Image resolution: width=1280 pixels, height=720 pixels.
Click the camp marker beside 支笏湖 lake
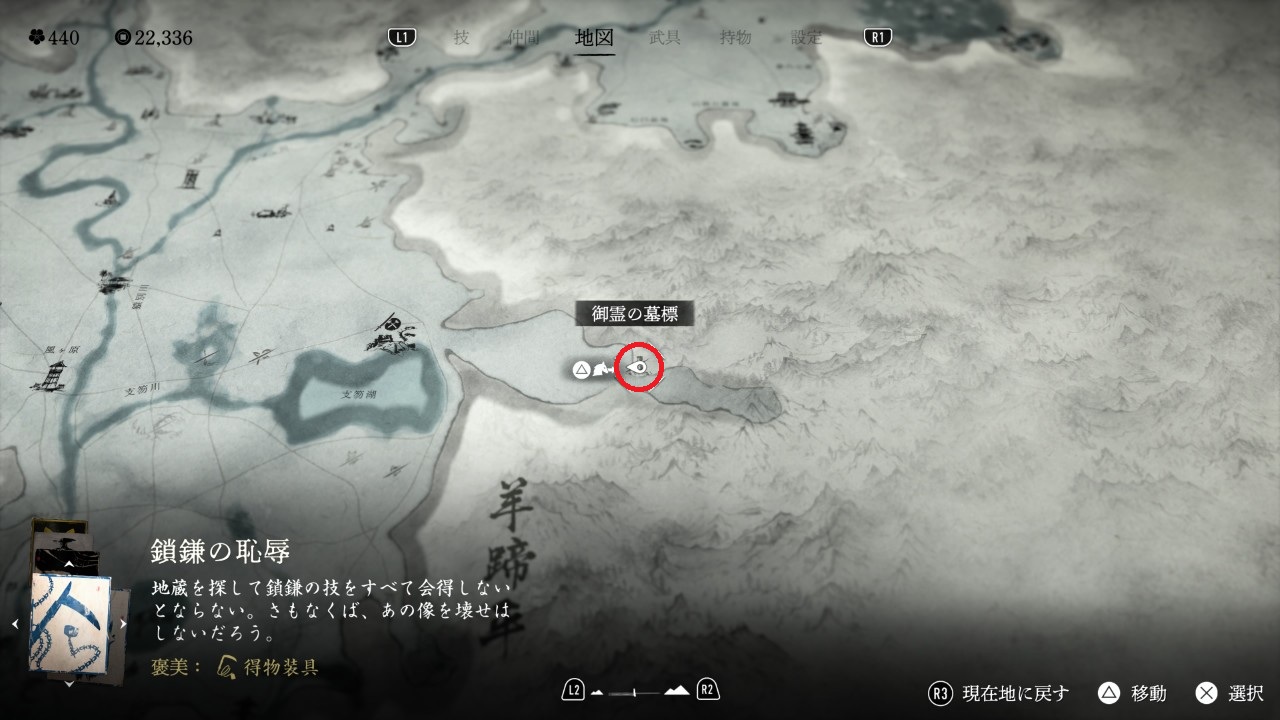393,335
